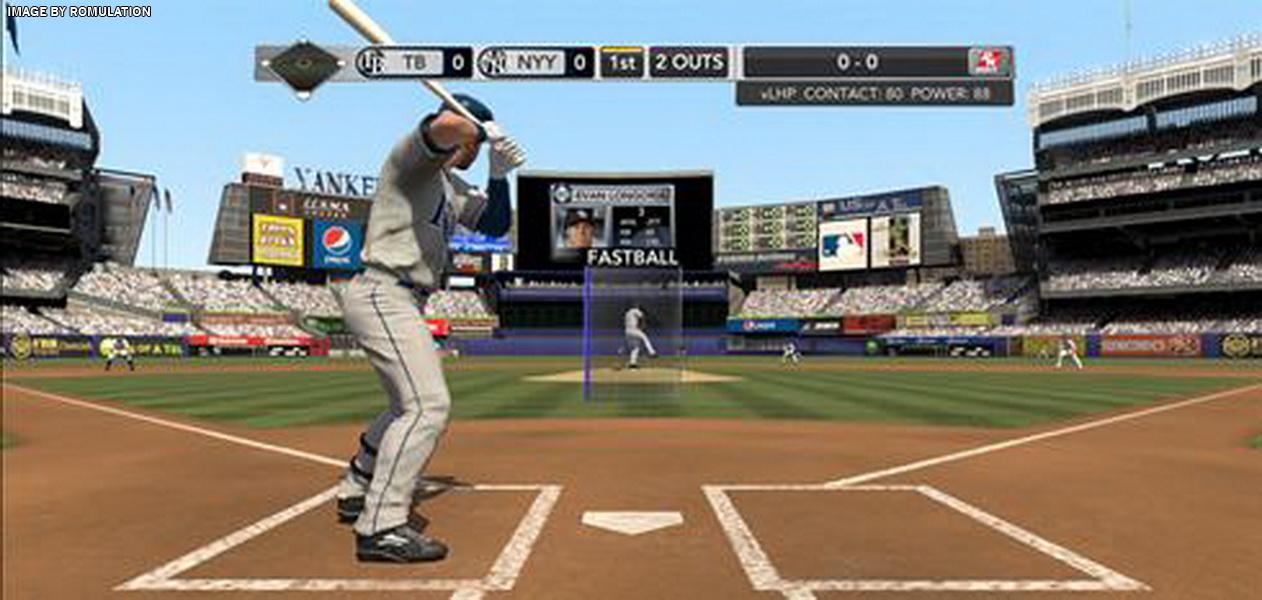Viewport: 1262px width, 600px height.
Task: Select the Yankees team logo on scoreboard
Action: [x=492, y=63]
